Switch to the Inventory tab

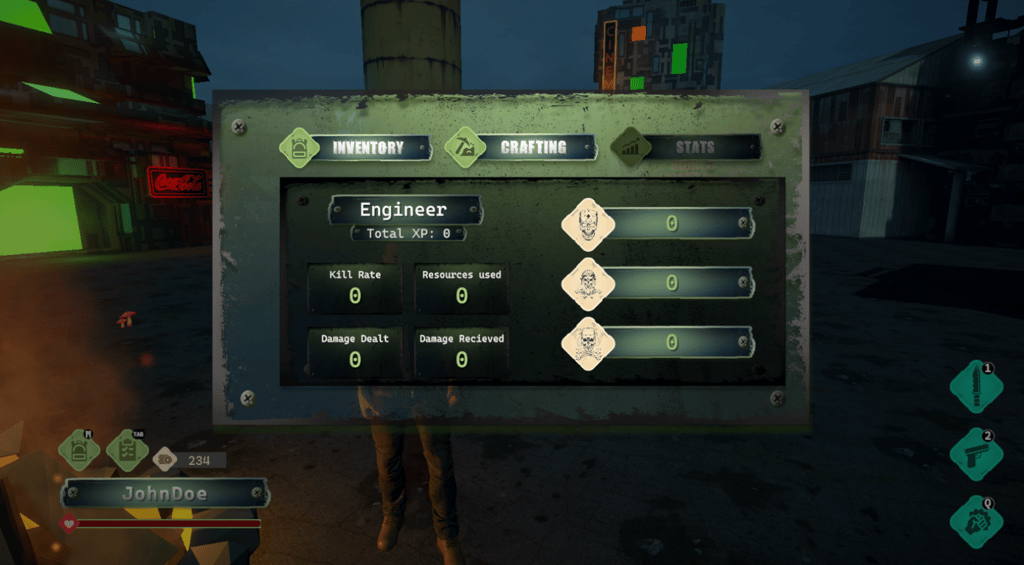(356, 148)
